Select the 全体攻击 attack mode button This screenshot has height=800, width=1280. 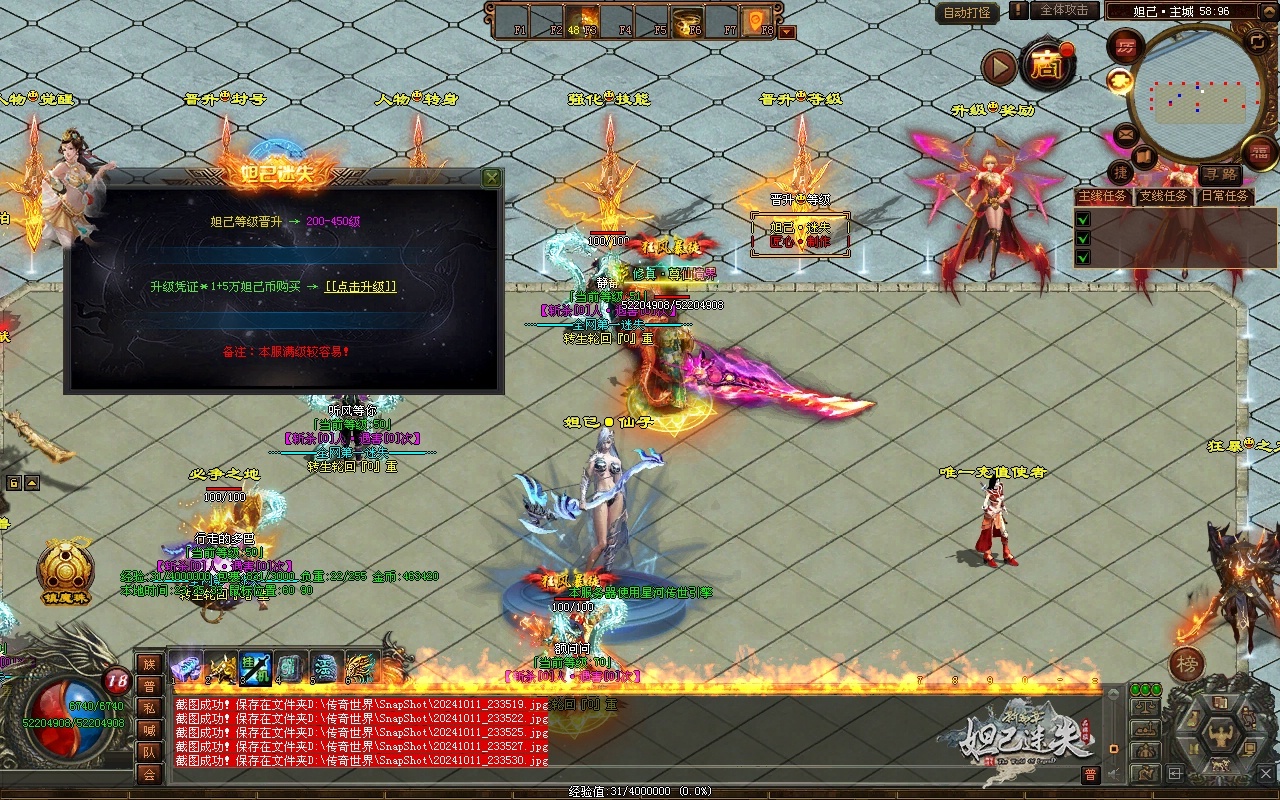[x=1064, y=10]
